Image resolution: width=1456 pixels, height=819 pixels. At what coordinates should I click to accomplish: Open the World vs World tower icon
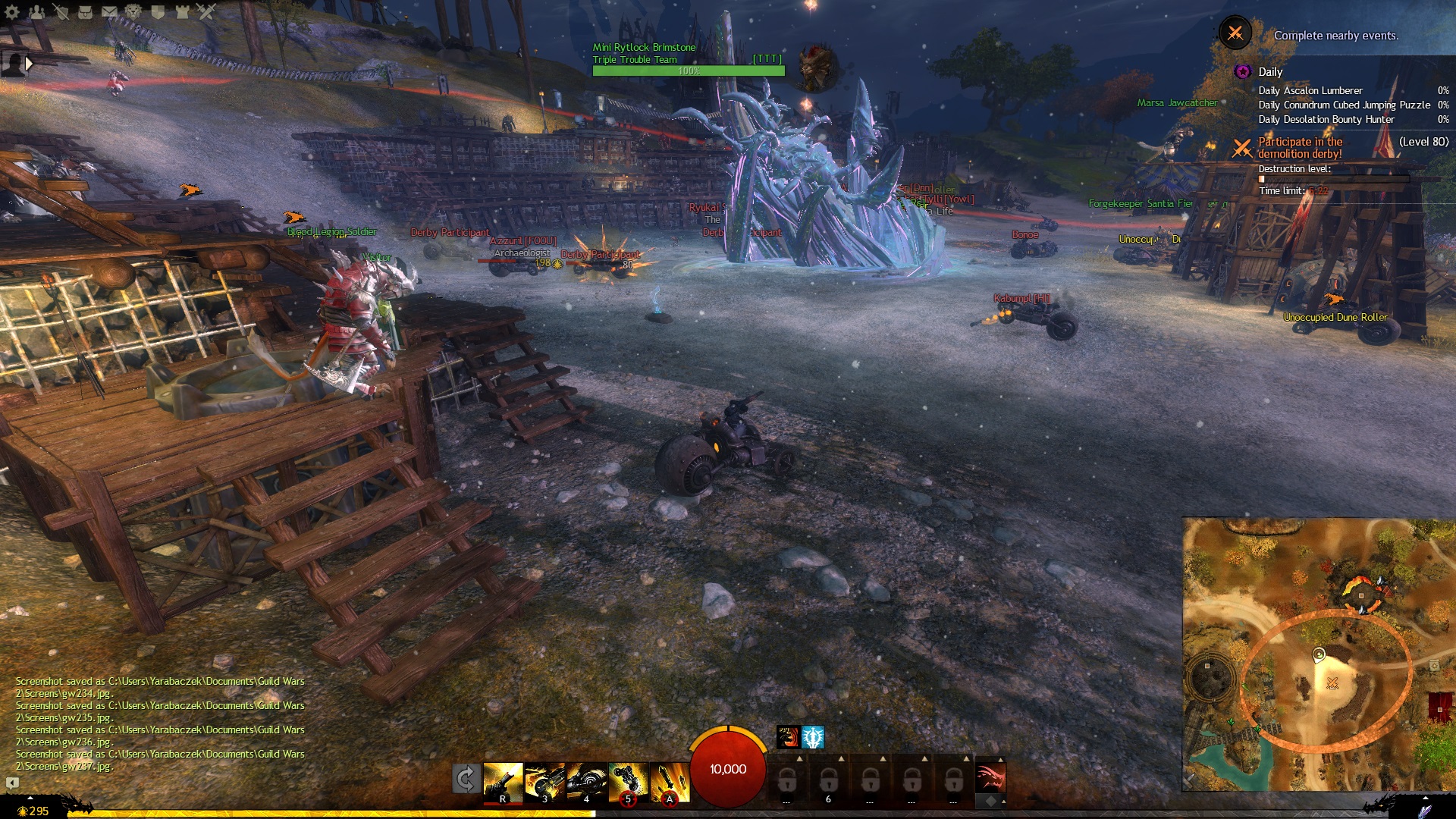pyautogui.click(x=182, y=11)
